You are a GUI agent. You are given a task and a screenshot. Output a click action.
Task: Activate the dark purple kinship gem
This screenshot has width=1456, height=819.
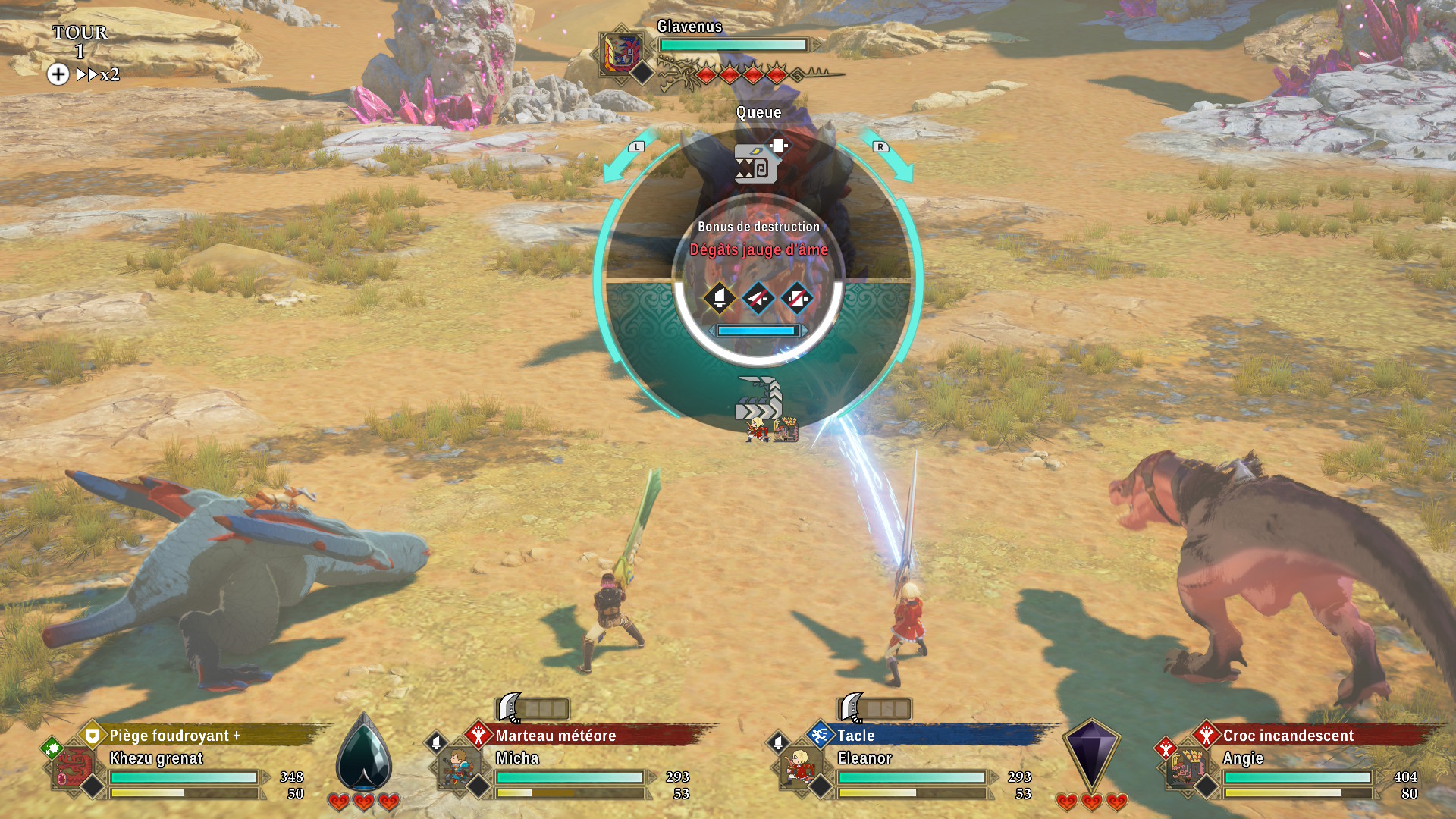[1090, 754]
